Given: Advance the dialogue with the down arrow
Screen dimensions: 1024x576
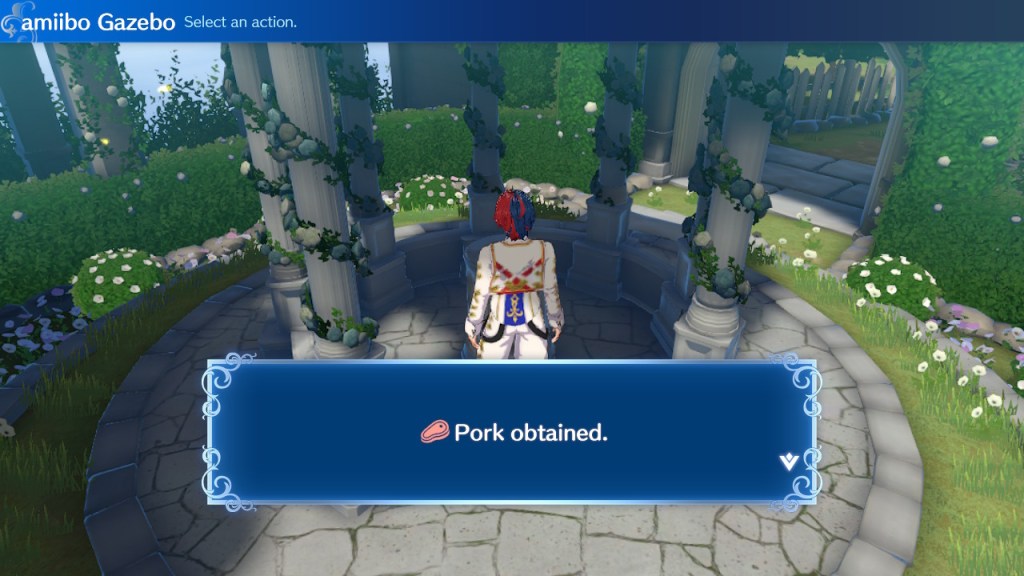Looking at the screenshot, I should (x=788, y=461).
